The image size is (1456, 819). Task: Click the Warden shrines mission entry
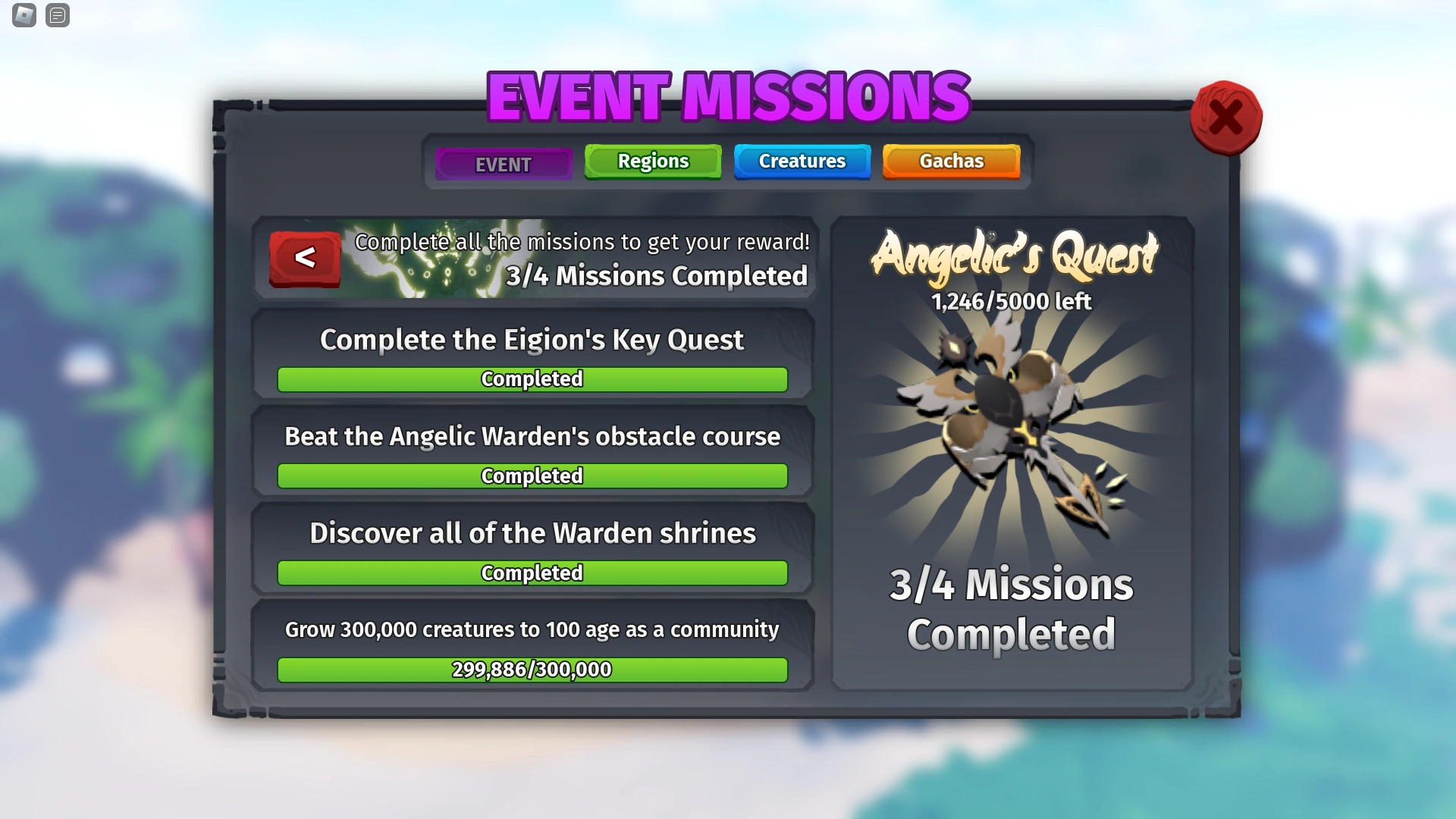point(532,533)
